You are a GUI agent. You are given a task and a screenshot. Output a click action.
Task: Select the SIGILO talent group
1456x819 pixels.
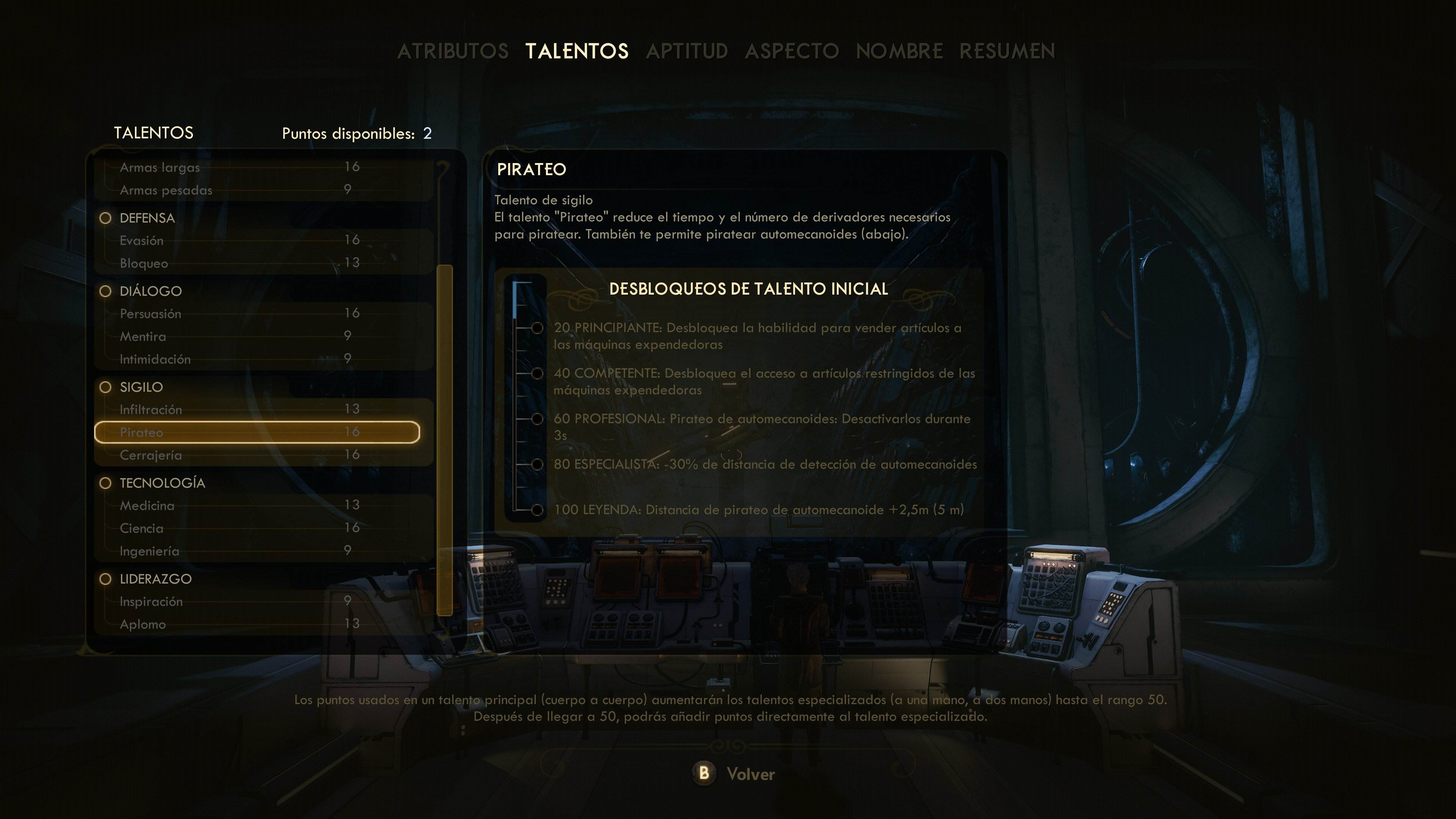[x=141, y=387]
